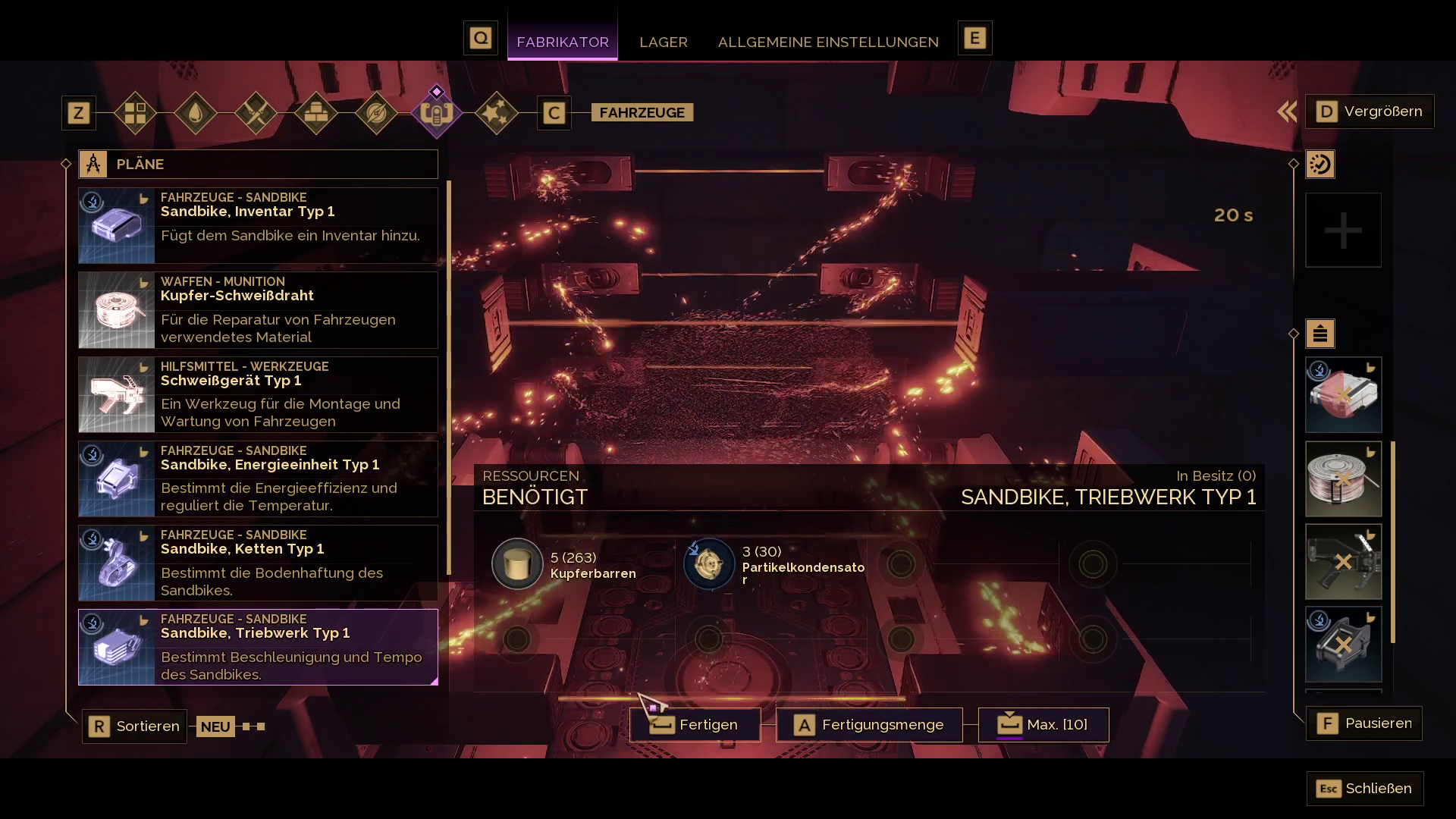Select Sandbike, Energieeinheit Typ 1 plan
Viewport: 1456px width, 819px height.
(x=258, y=479)
